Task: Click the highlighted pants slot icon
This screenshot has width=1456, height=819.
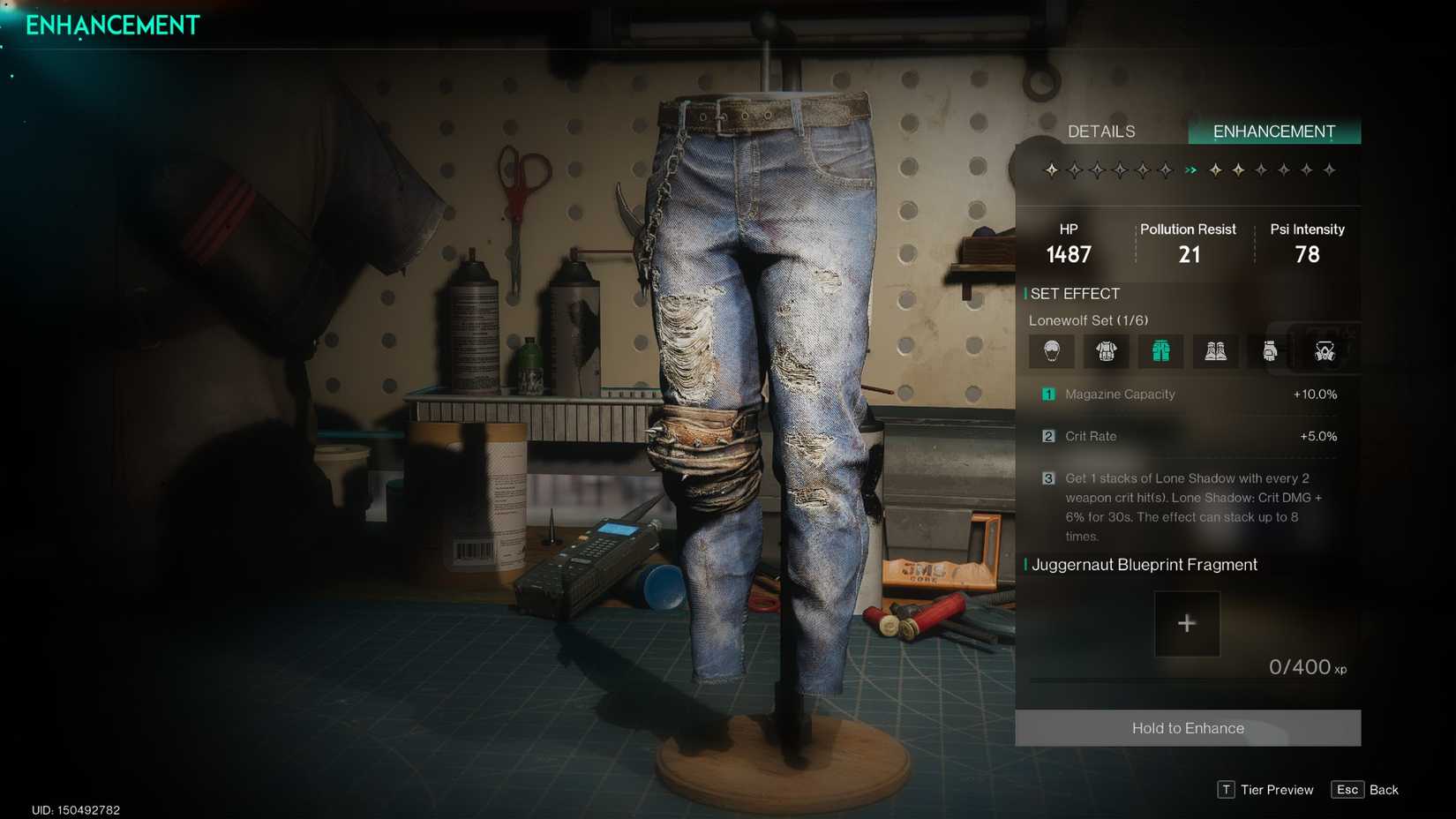Action: click(x=1160, y=350)
